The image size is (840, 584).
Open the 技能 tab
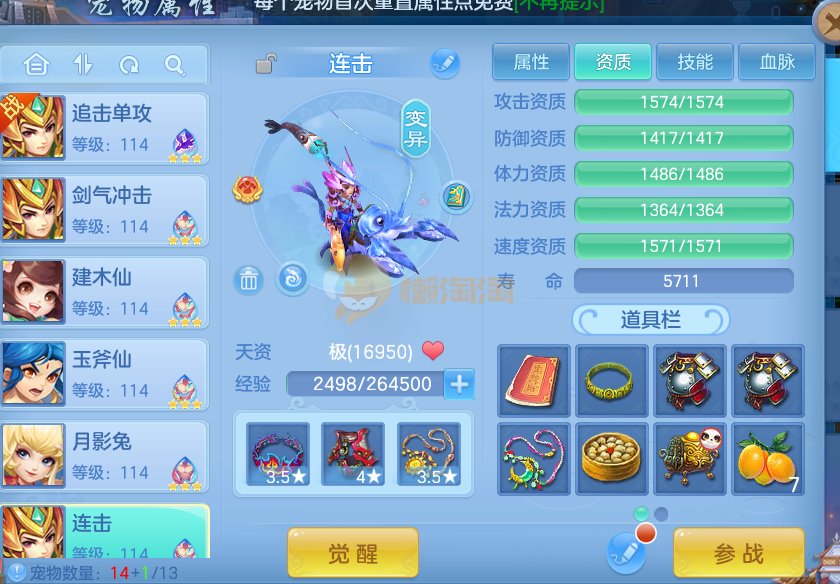694,62
